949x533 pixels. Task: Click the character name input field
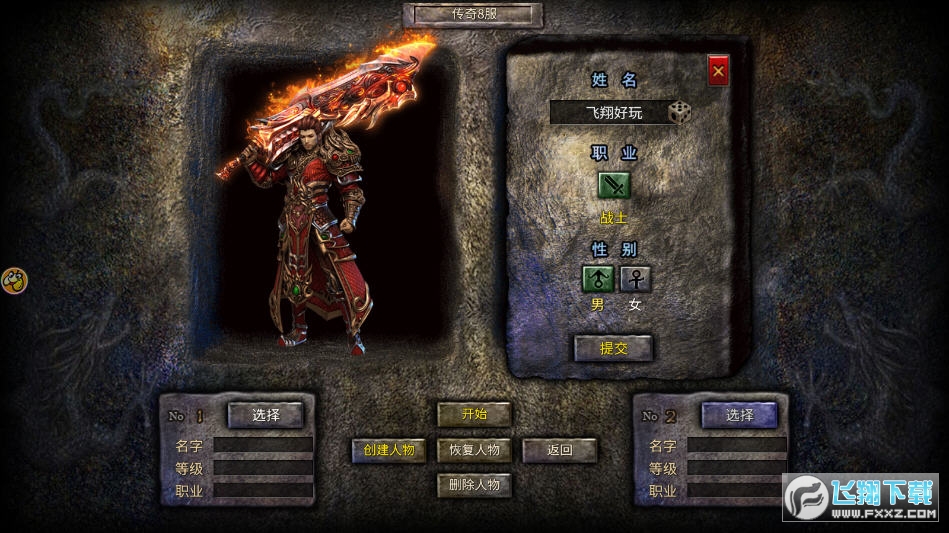(x=608, y=112)
